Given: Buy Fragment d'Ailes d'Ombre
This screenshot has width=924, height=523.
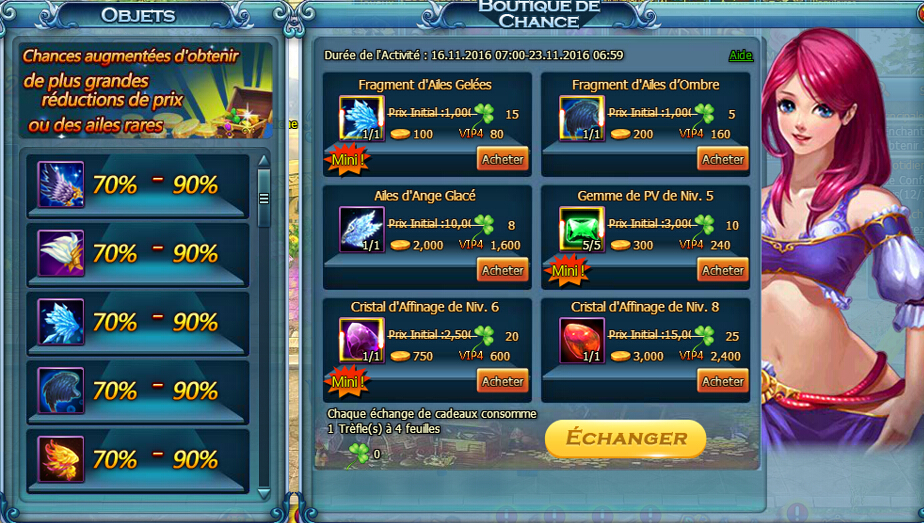Looking at the screenshot, I should [x=722, y=159].
